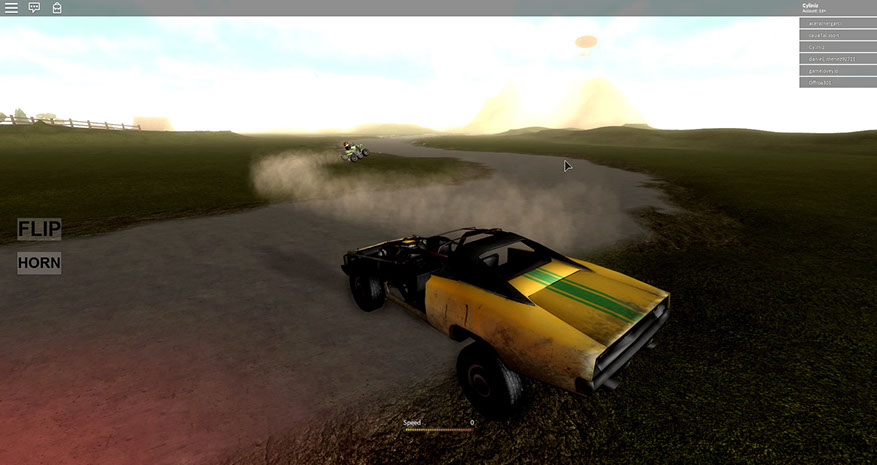
Task: Select the Cyliniz row in the player list
Action: [x=837, y=47]
